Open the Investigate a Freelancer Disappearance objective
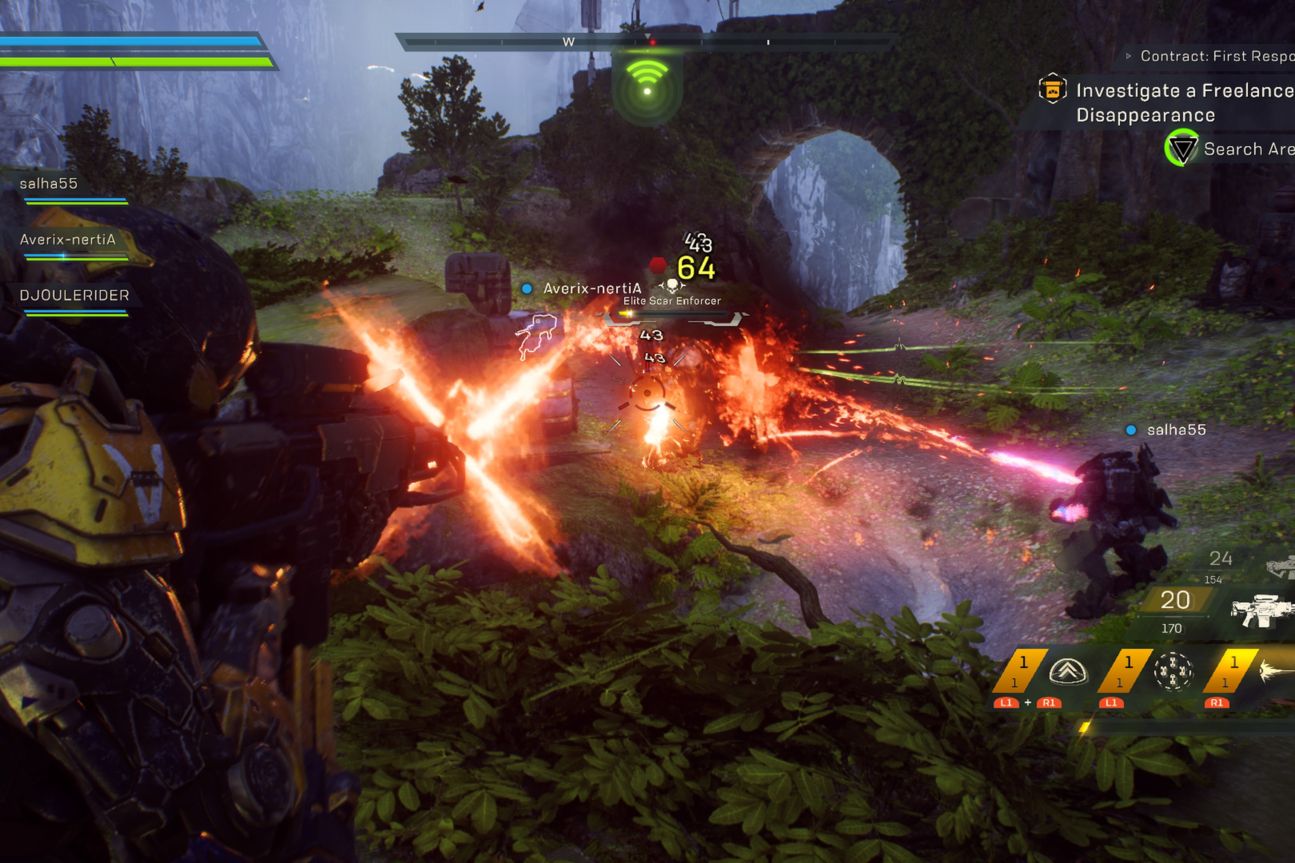1295x863 pixels. point(1184,102)
